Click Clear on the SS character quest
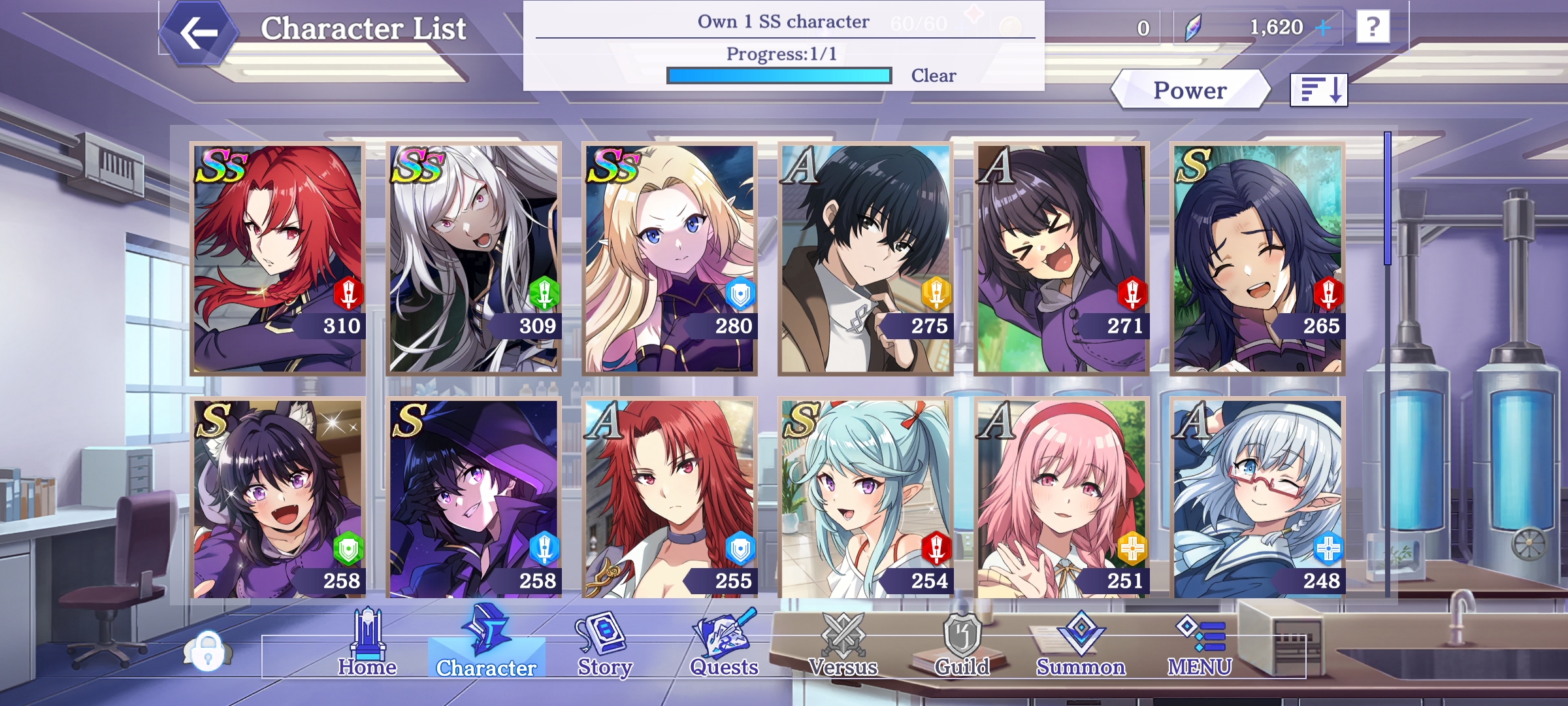Viewport: 1568px width, 706px height. pos(933,76)
